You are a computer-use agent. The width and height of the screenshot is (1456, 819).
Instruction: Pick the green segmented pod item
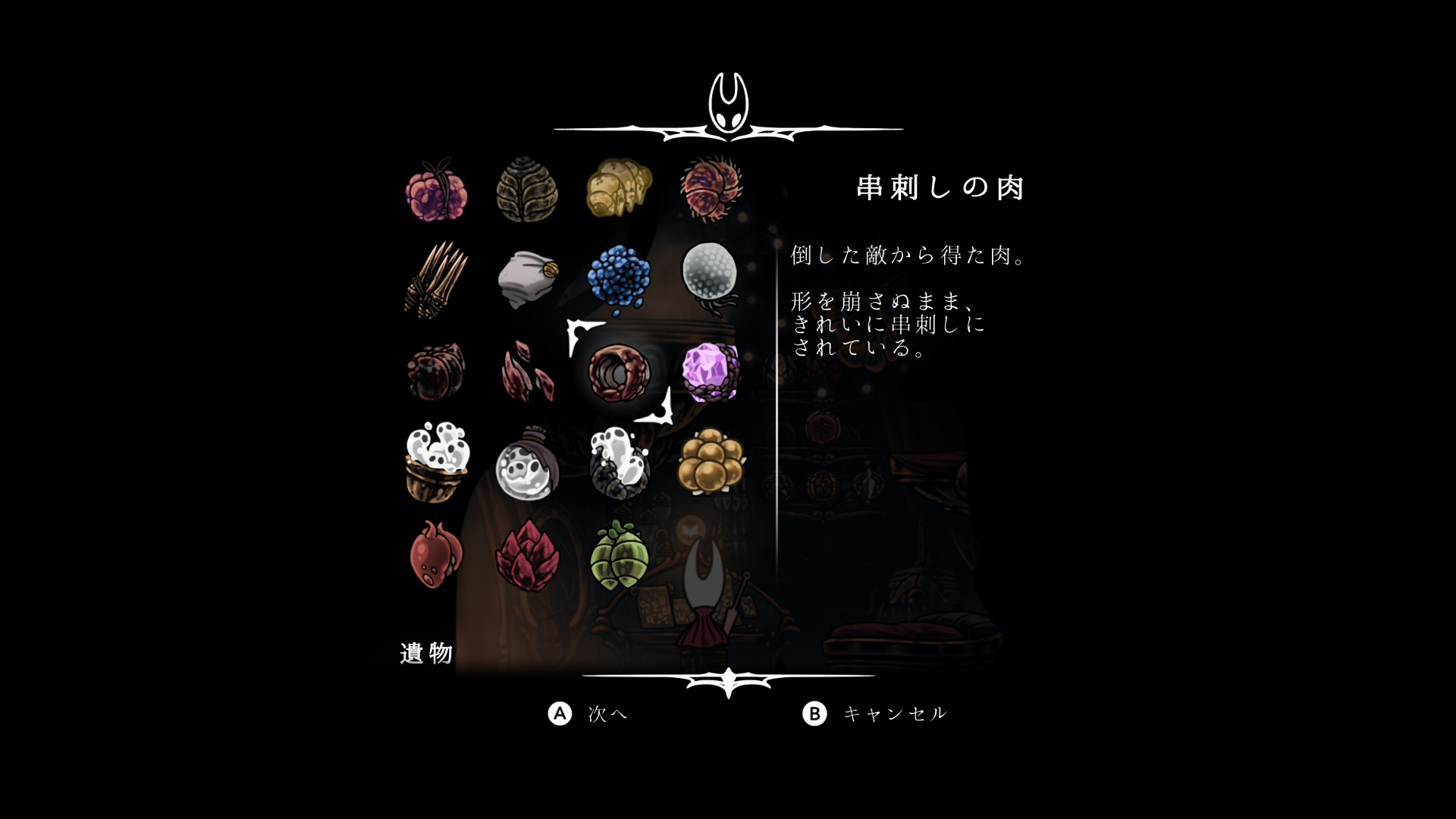(619, 554)
